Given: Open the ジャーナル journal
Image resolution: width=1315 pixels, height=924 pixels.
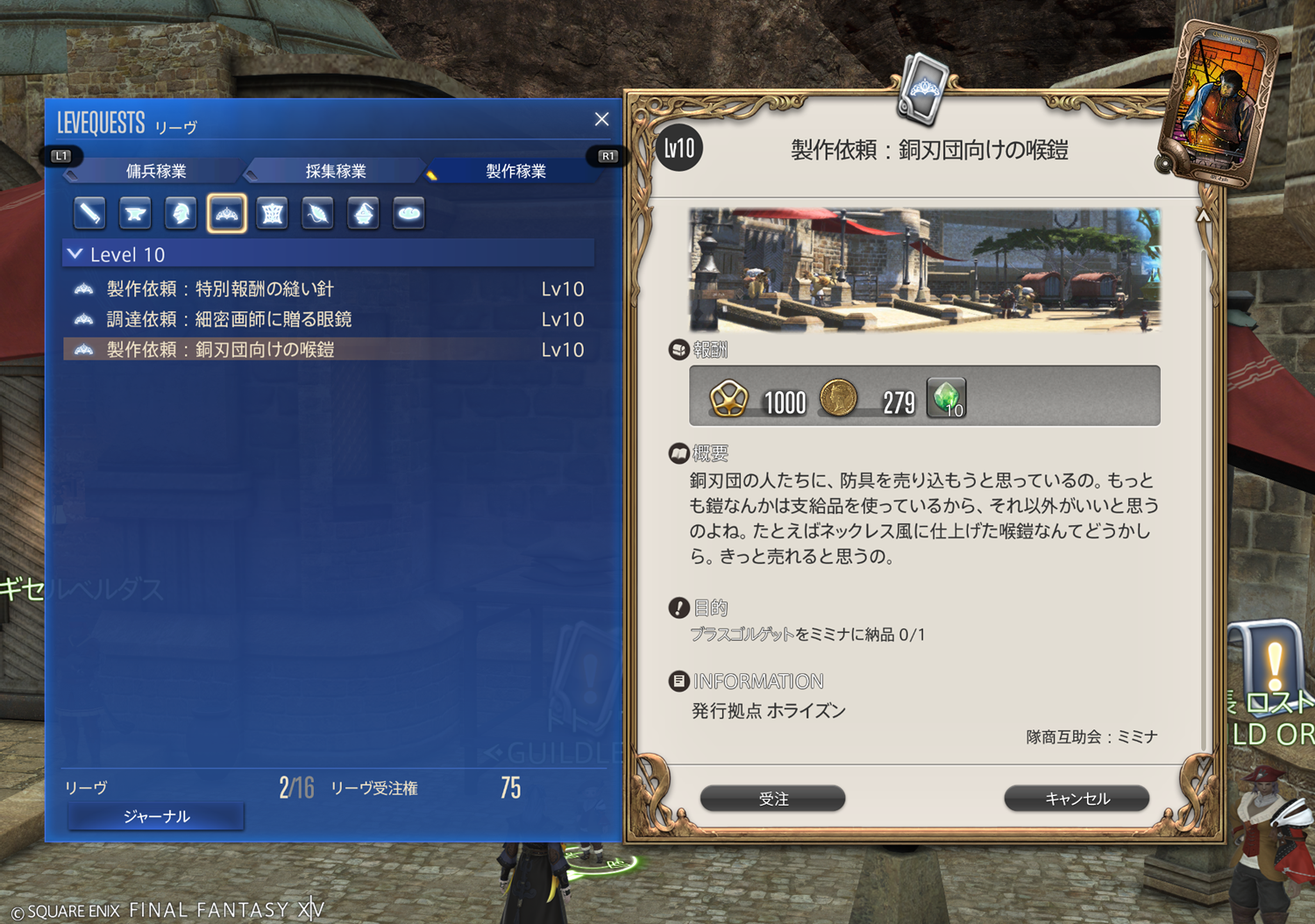Looking at the screenshot, I should tap(156, 816).
